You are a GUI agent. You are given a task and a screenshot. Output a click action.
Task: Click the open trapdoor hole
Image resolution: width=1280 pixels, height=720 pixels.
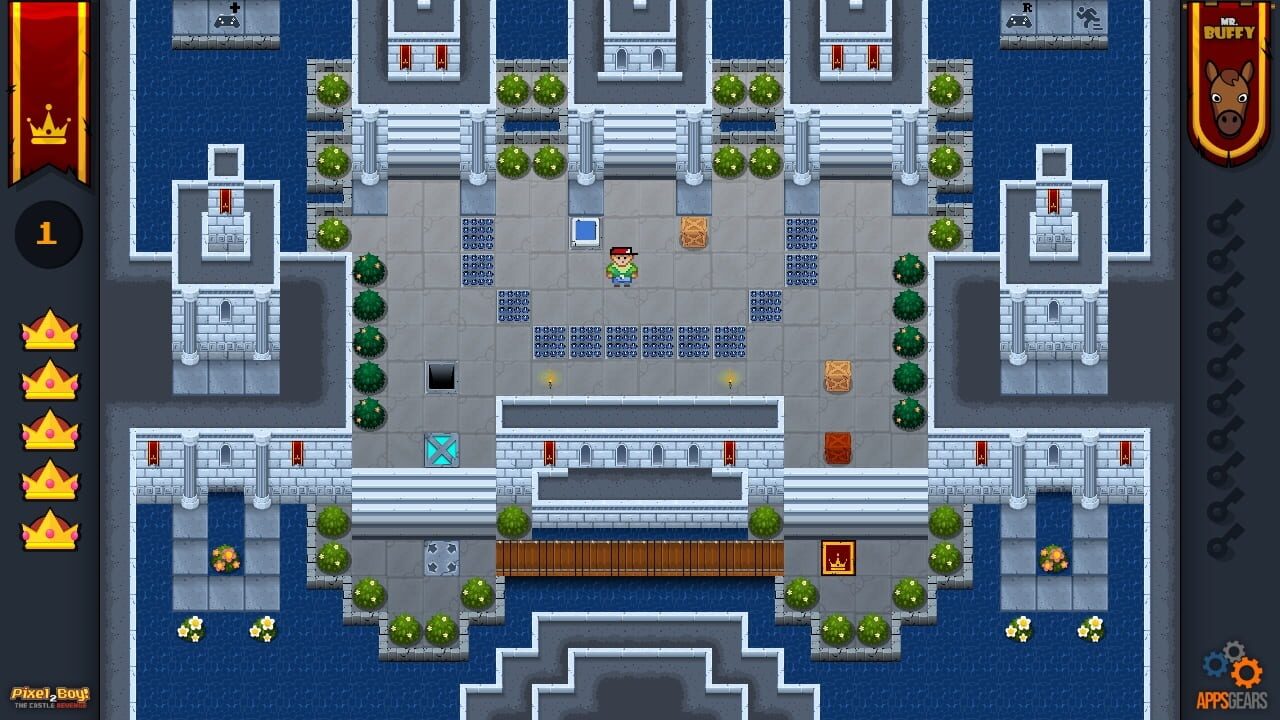[440, 379]
